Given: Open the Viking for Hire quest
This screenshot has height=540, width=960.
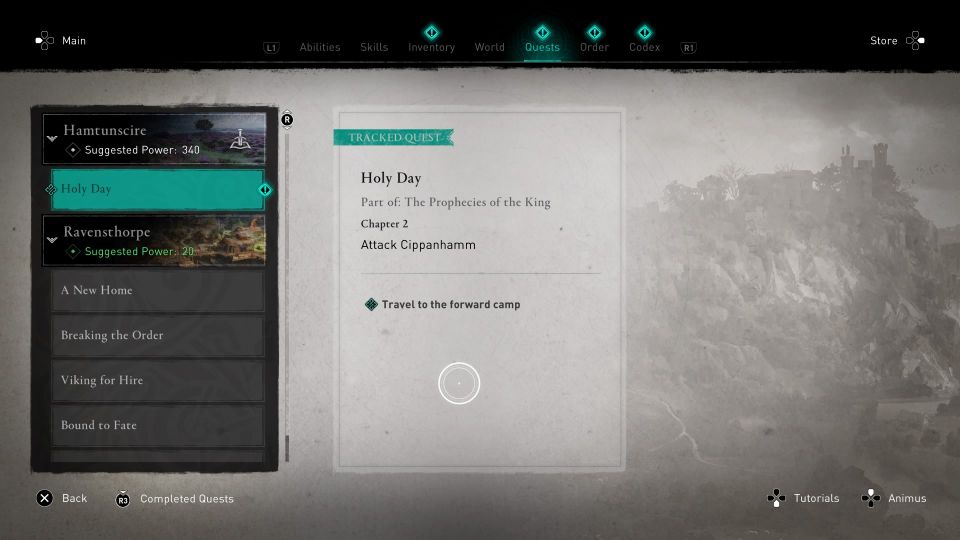Looking at the screenshot, I should [x=157, y=381].
